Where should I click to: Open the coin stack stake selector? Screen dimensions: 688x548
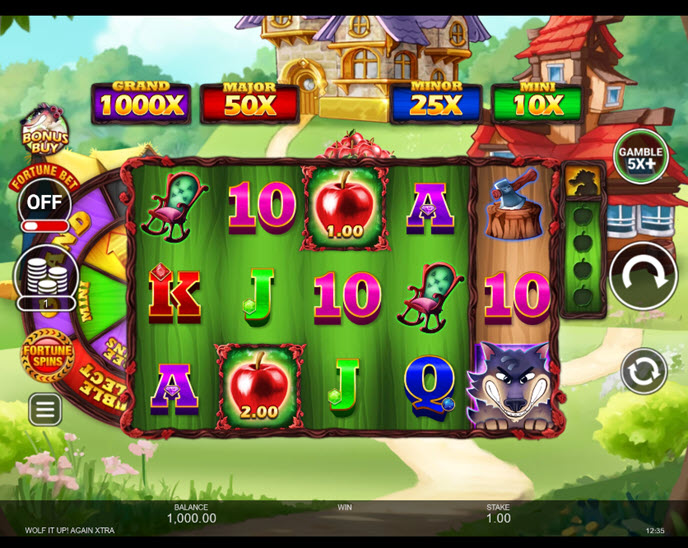point(46,277)
